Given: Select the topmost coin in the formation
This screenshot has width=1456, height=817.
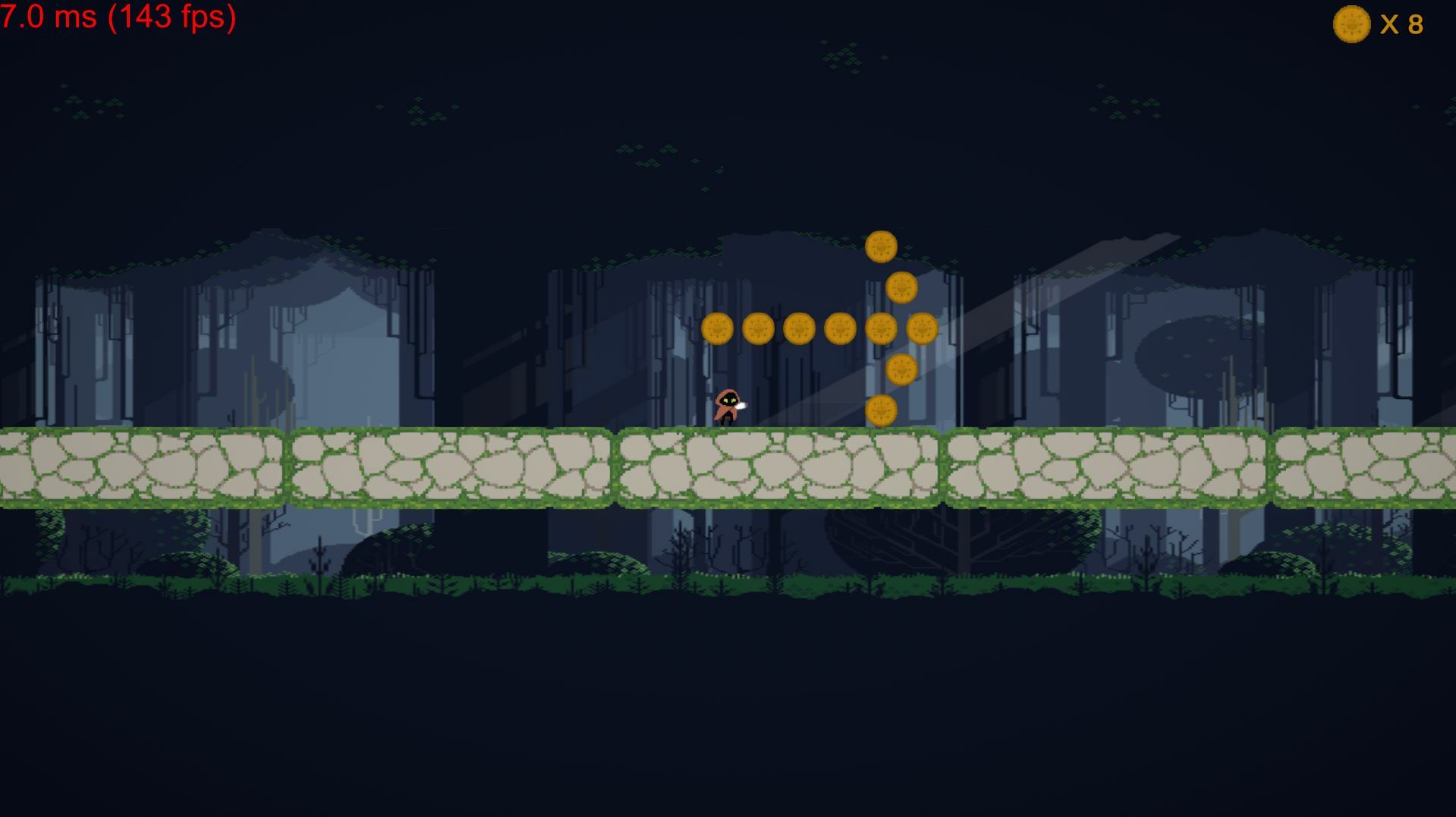Looking at the screenshot, I should click(880, 244).
